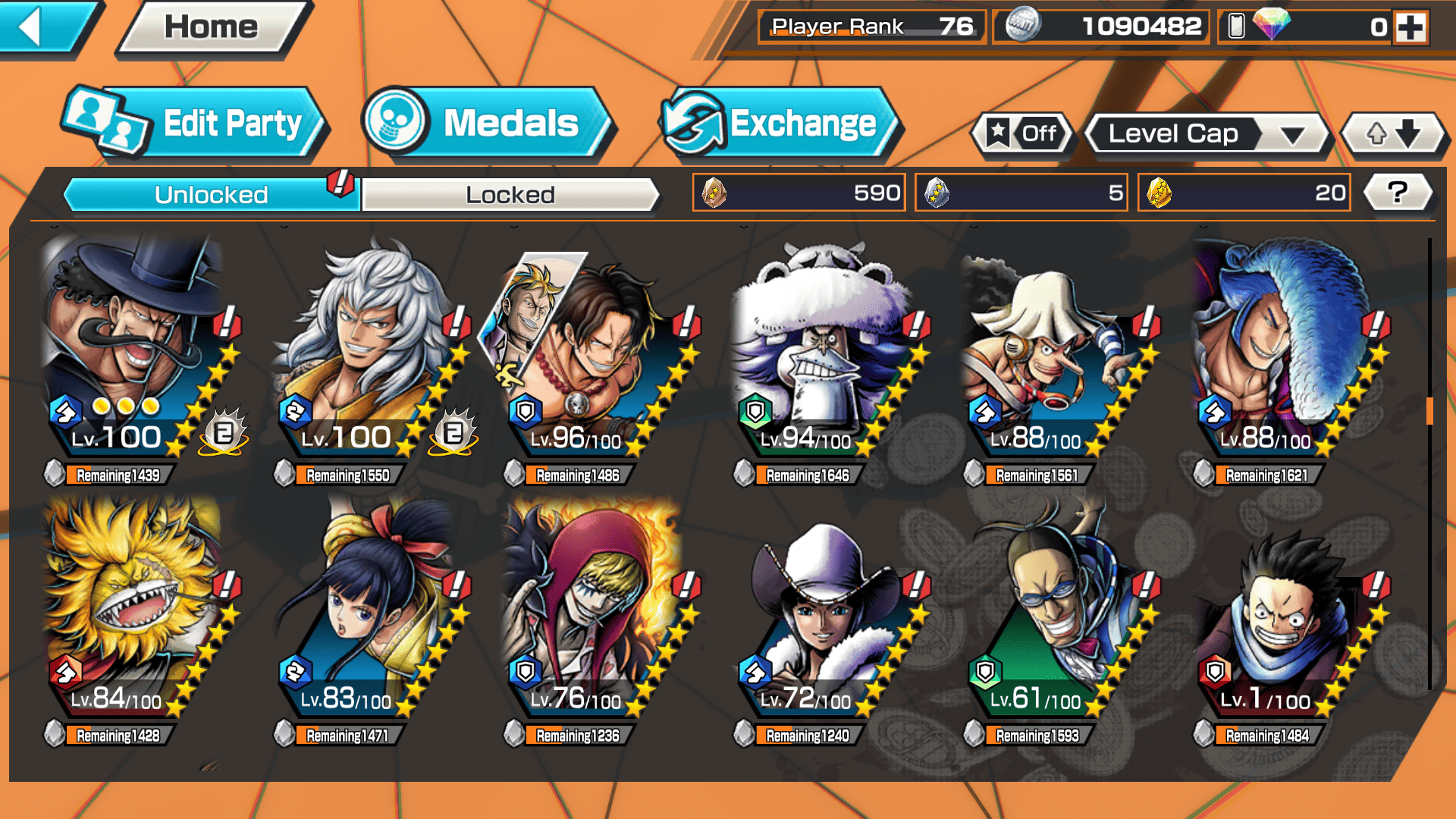The width and height of the screenshot is (1456, 819).
Task: Open the Exchange screen
Action: (x=780, y=124)
